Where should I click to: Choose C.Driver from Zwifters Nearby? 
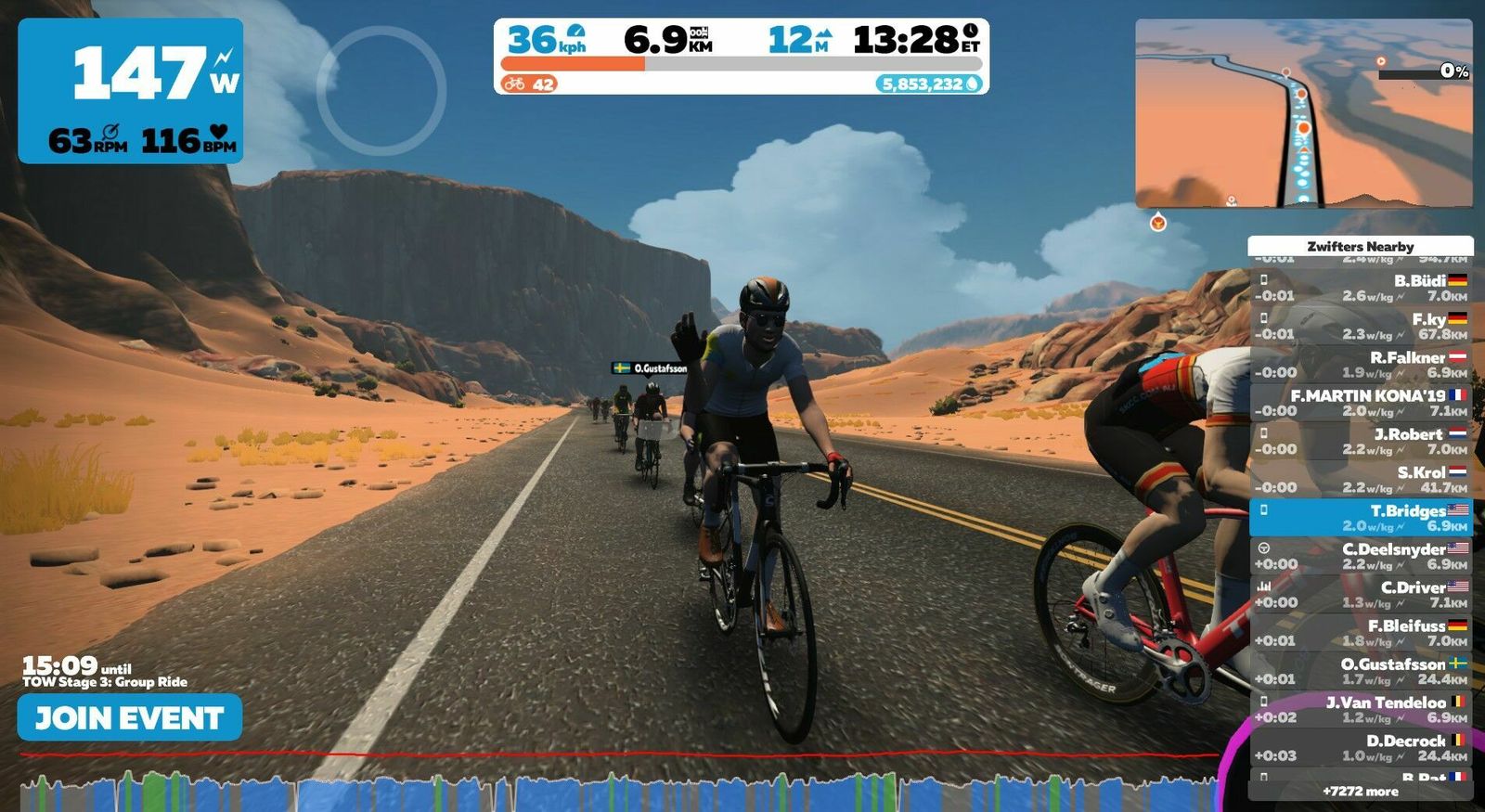[1360, 594]
